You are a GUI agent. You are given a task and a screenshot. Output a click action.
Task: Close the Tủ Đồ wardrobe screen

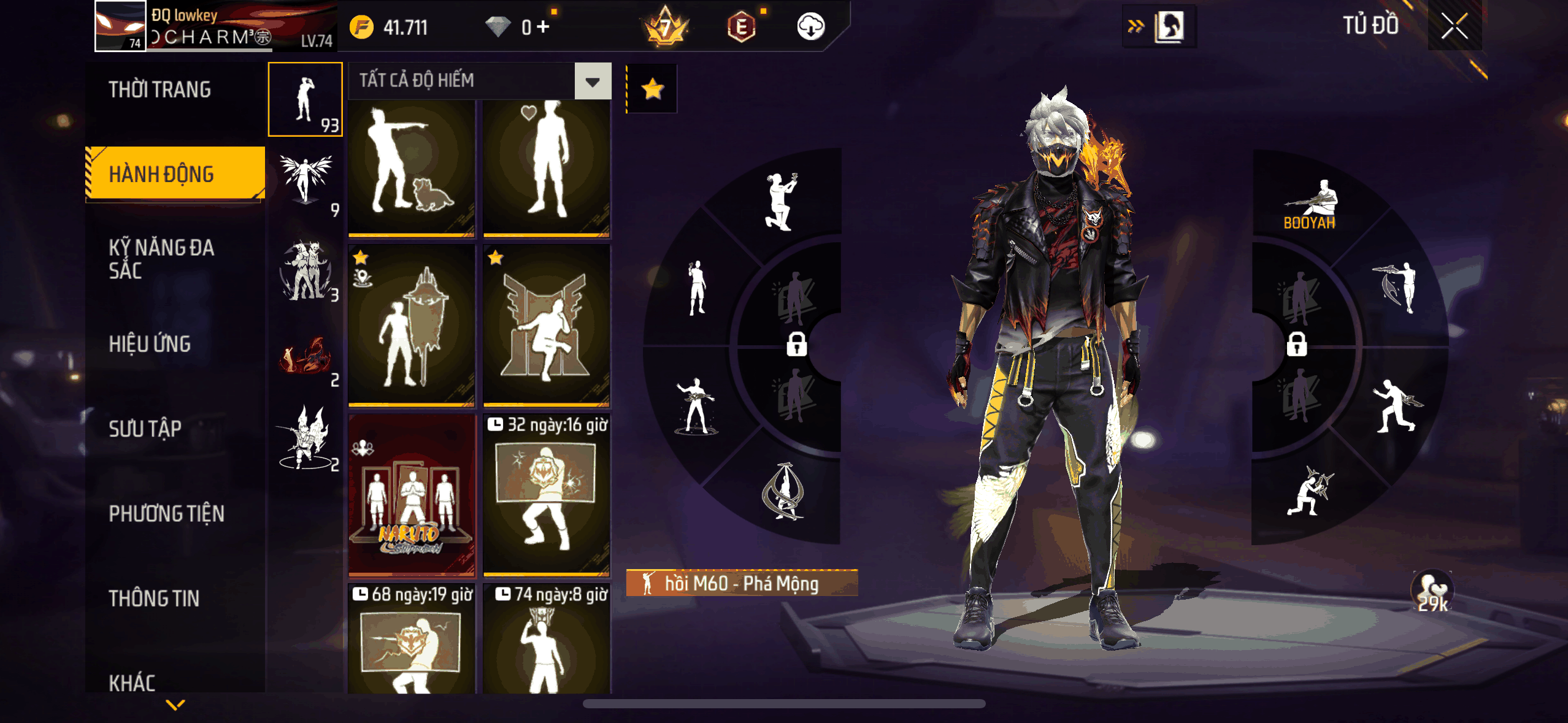click(x=1454, y=26)
